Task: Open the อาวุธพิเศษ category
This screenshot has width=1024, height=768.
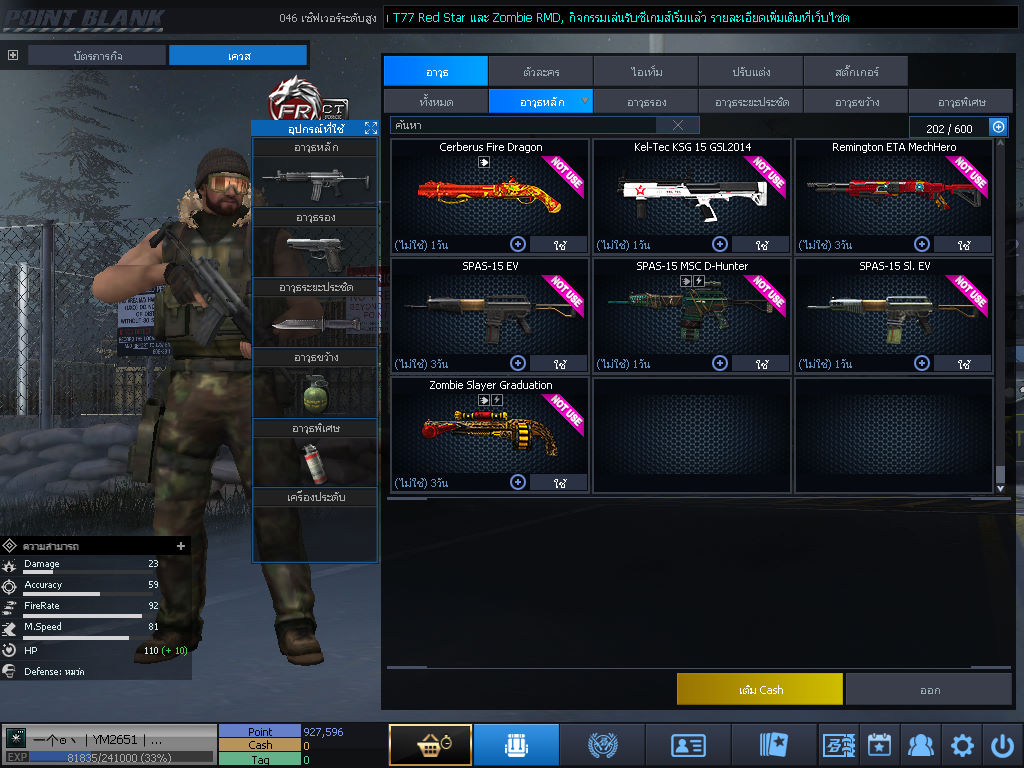Action: coord(962,101)
